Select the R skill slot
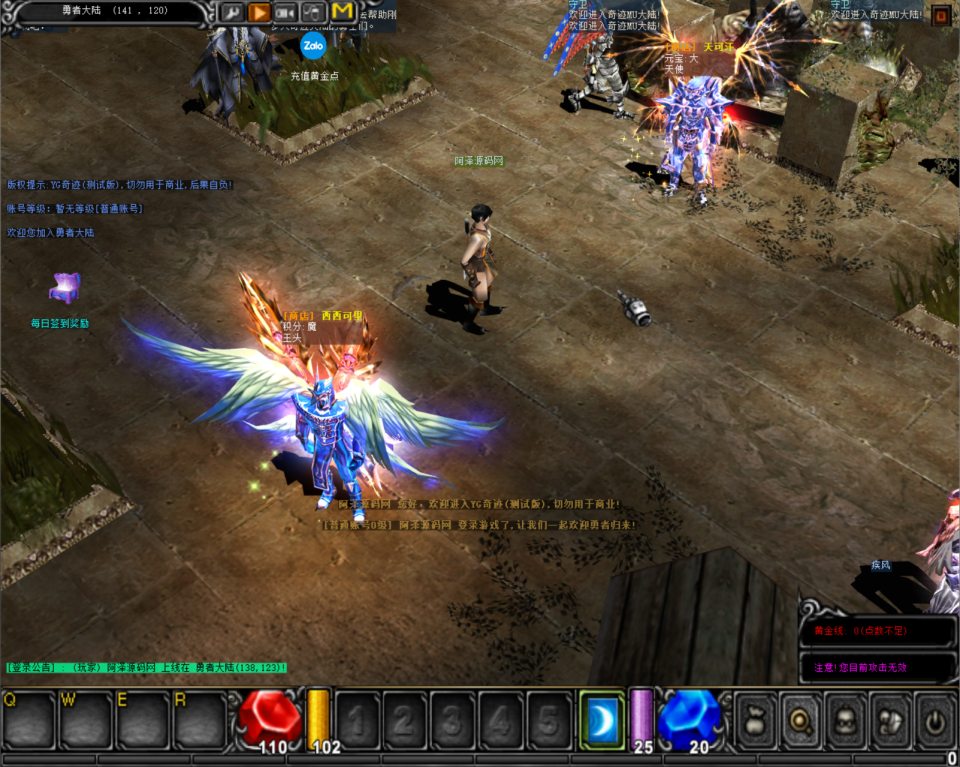This screenshot has height=767, width=960. (x=200, y=719)
